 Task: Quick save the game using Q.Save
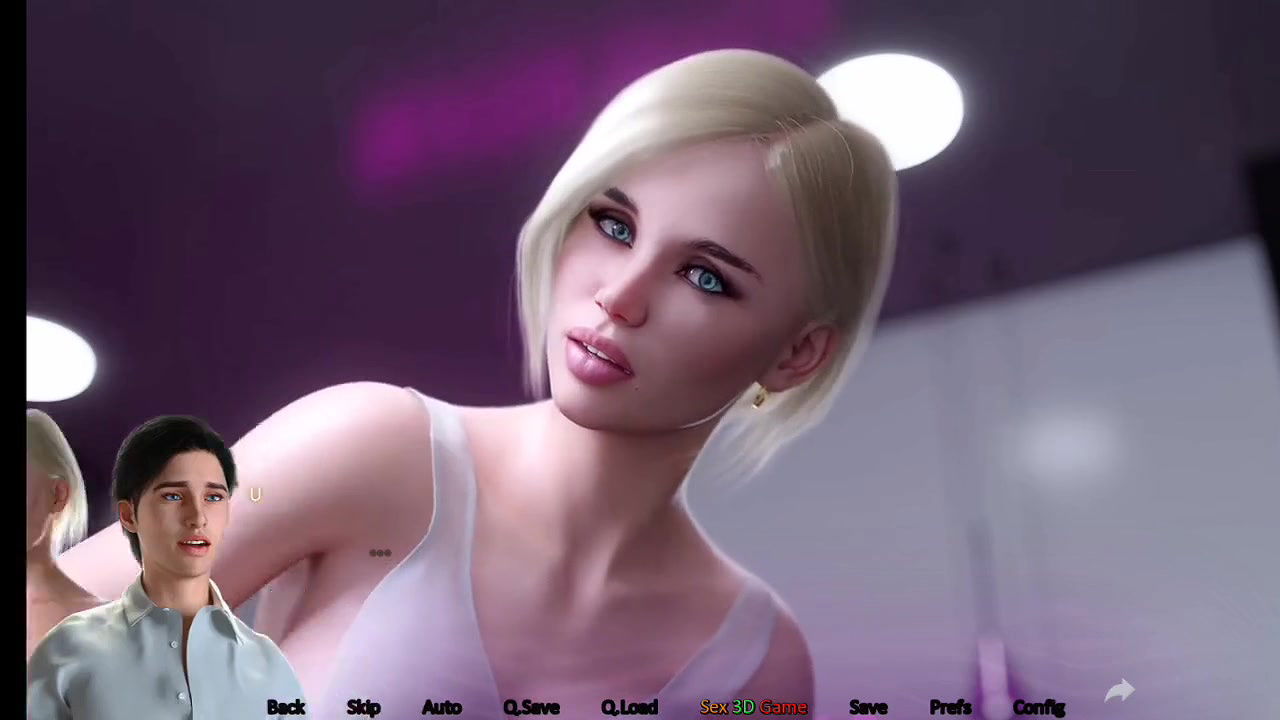(x=531, y=707)
